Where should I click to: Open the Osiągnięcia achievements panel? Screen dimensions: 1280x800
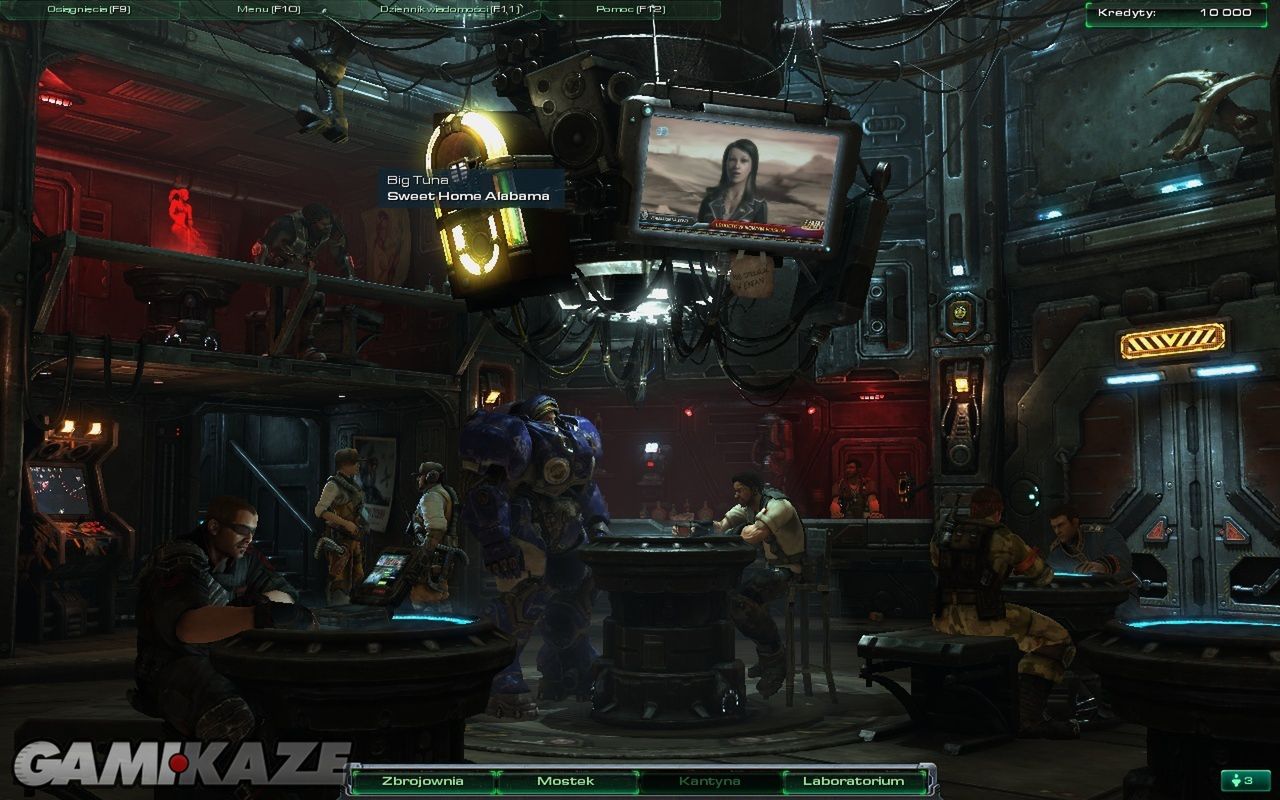click(89, 10)
